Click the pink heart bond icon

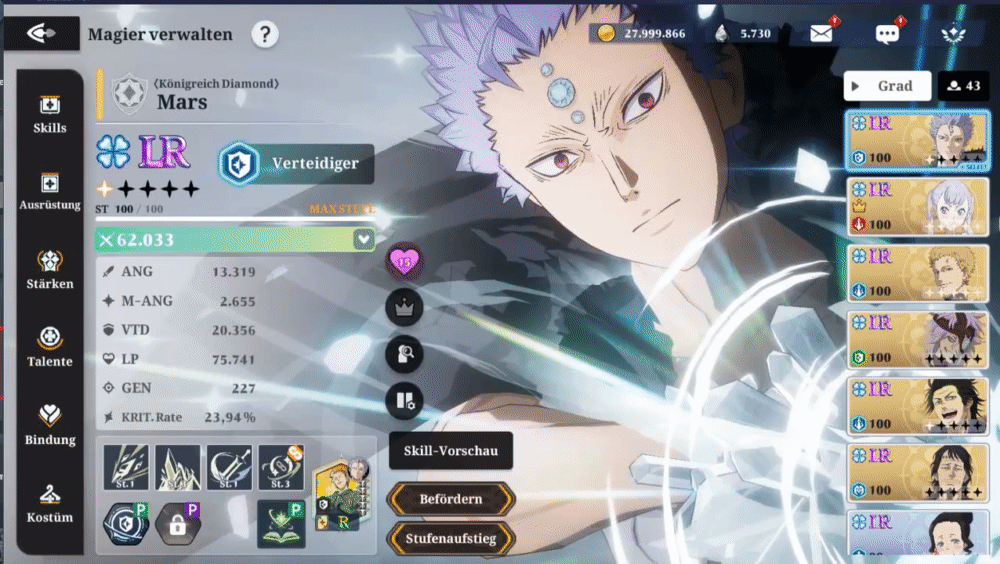404,263
